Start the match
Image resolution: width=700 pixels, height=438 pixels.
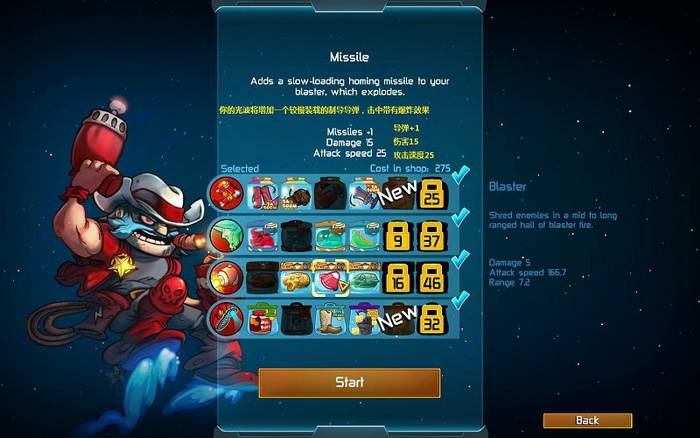point(349,382)
